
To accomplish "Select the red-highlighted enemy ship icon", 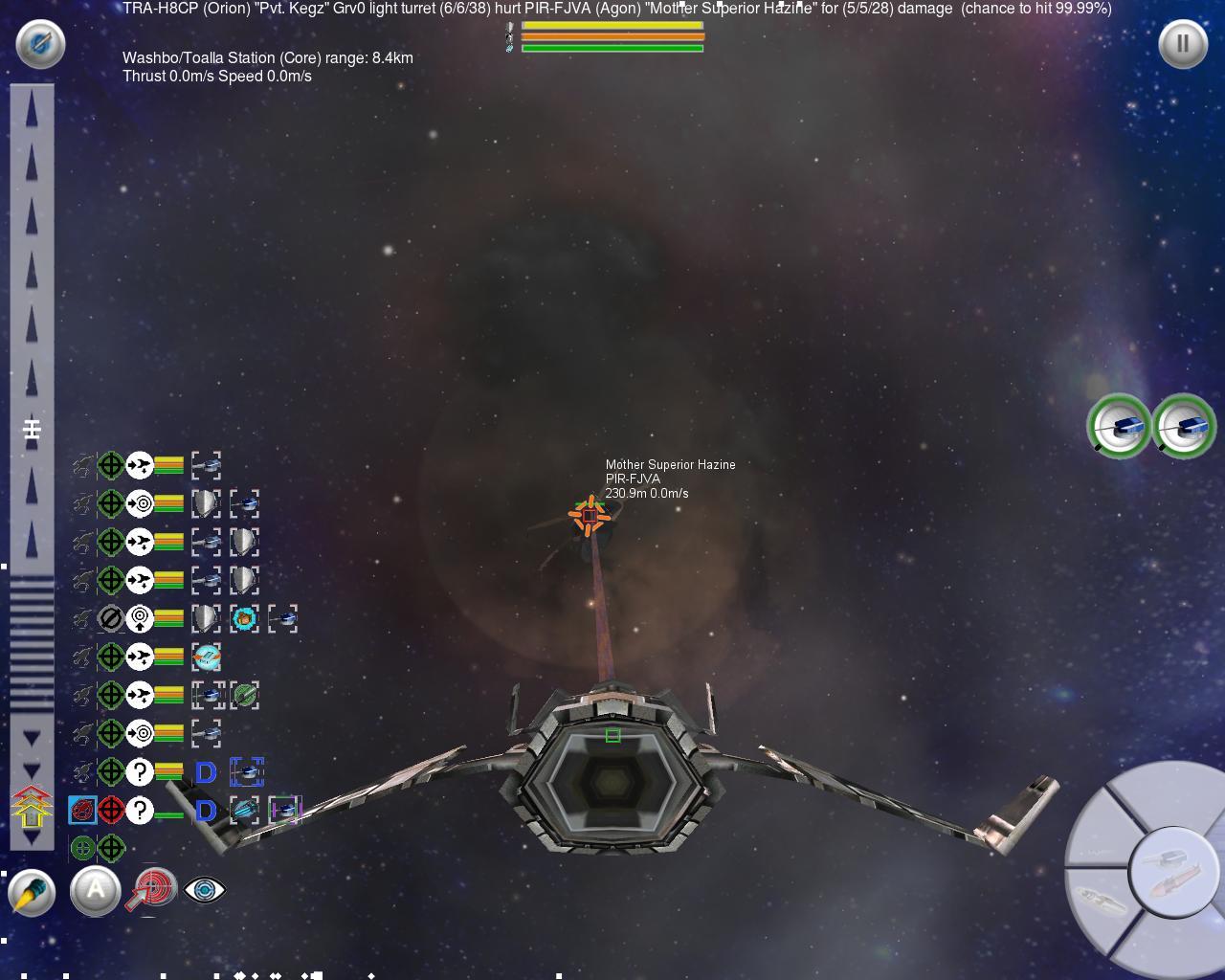I will tap(82, 811).
